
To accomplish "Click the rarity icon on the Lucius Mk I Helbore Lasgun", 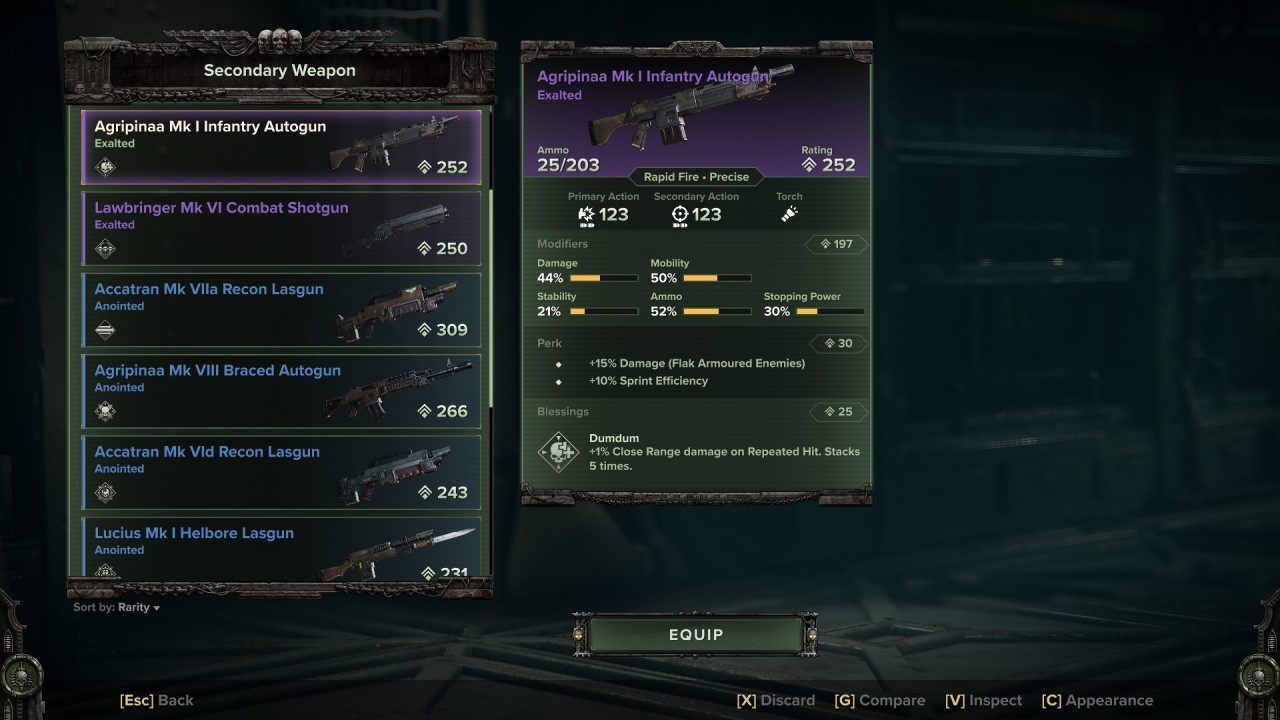I will (x=104, y=573).
